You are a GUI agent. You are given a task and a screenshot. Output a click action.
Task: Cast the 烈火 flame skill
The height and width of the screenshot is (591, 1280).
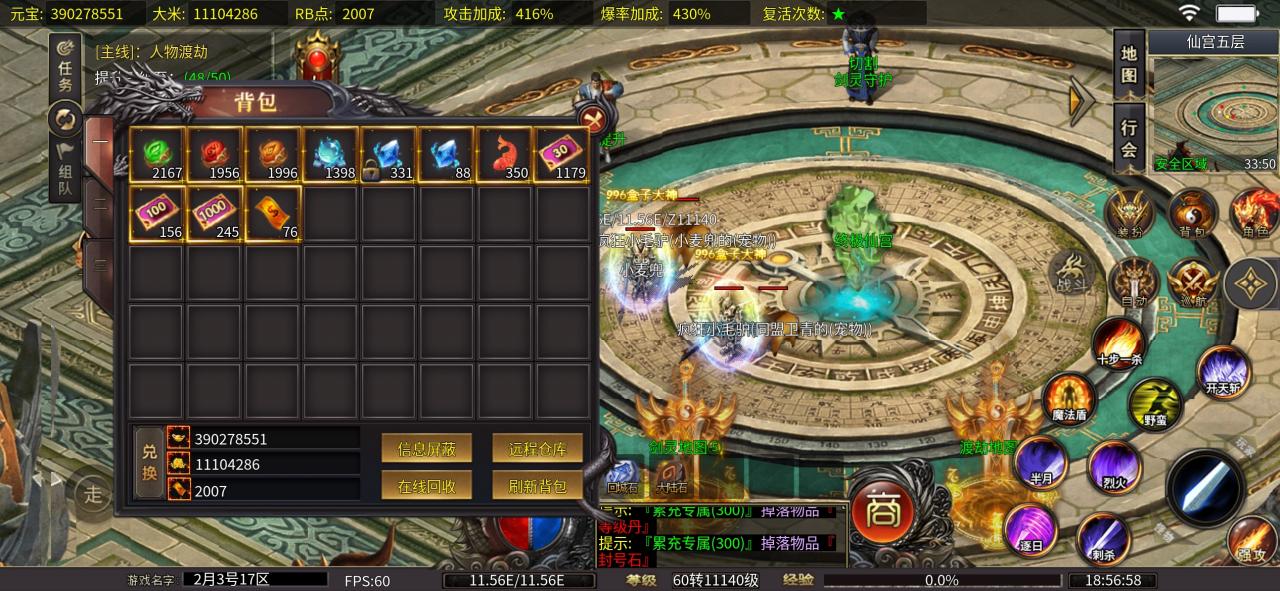[x=1114, y=465]
